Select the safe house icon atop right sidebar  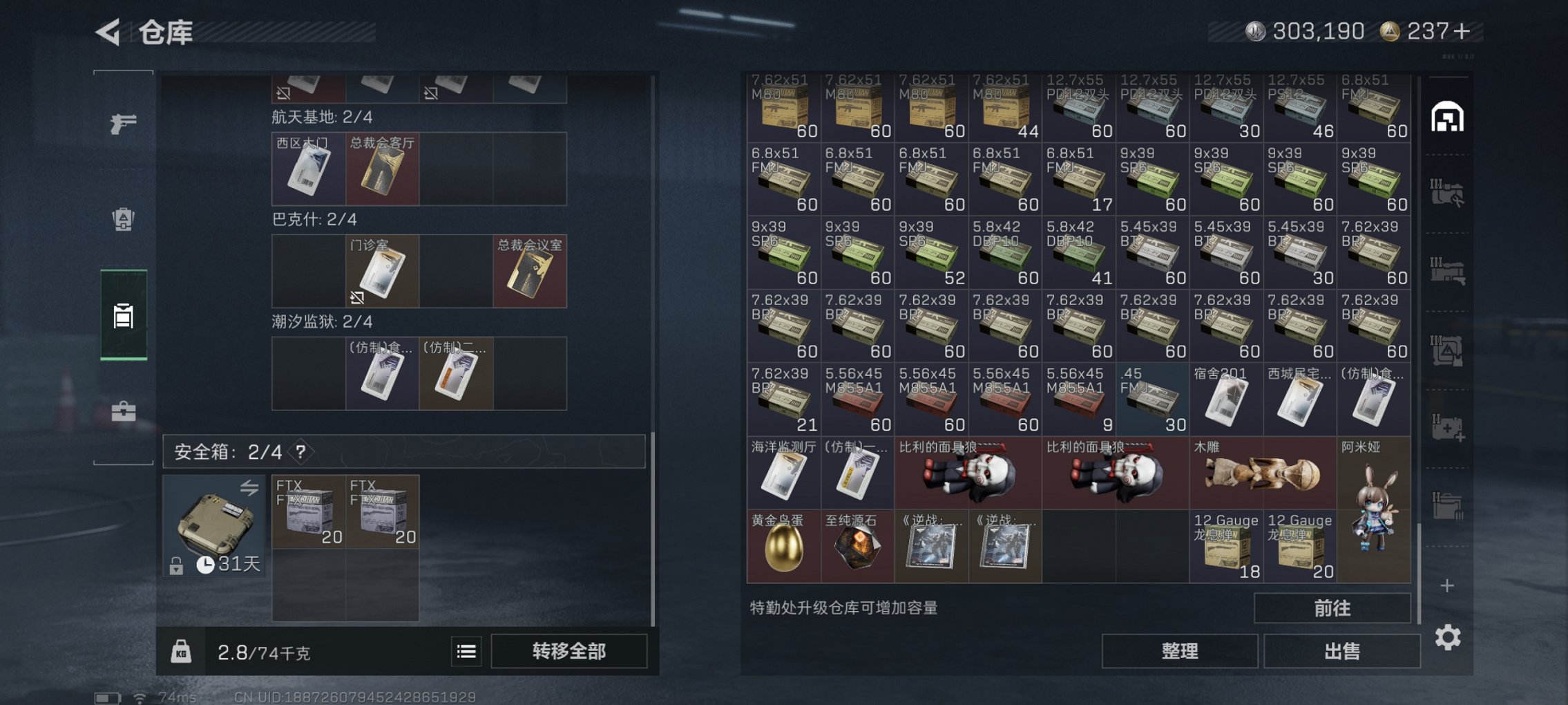(1449, 116)
